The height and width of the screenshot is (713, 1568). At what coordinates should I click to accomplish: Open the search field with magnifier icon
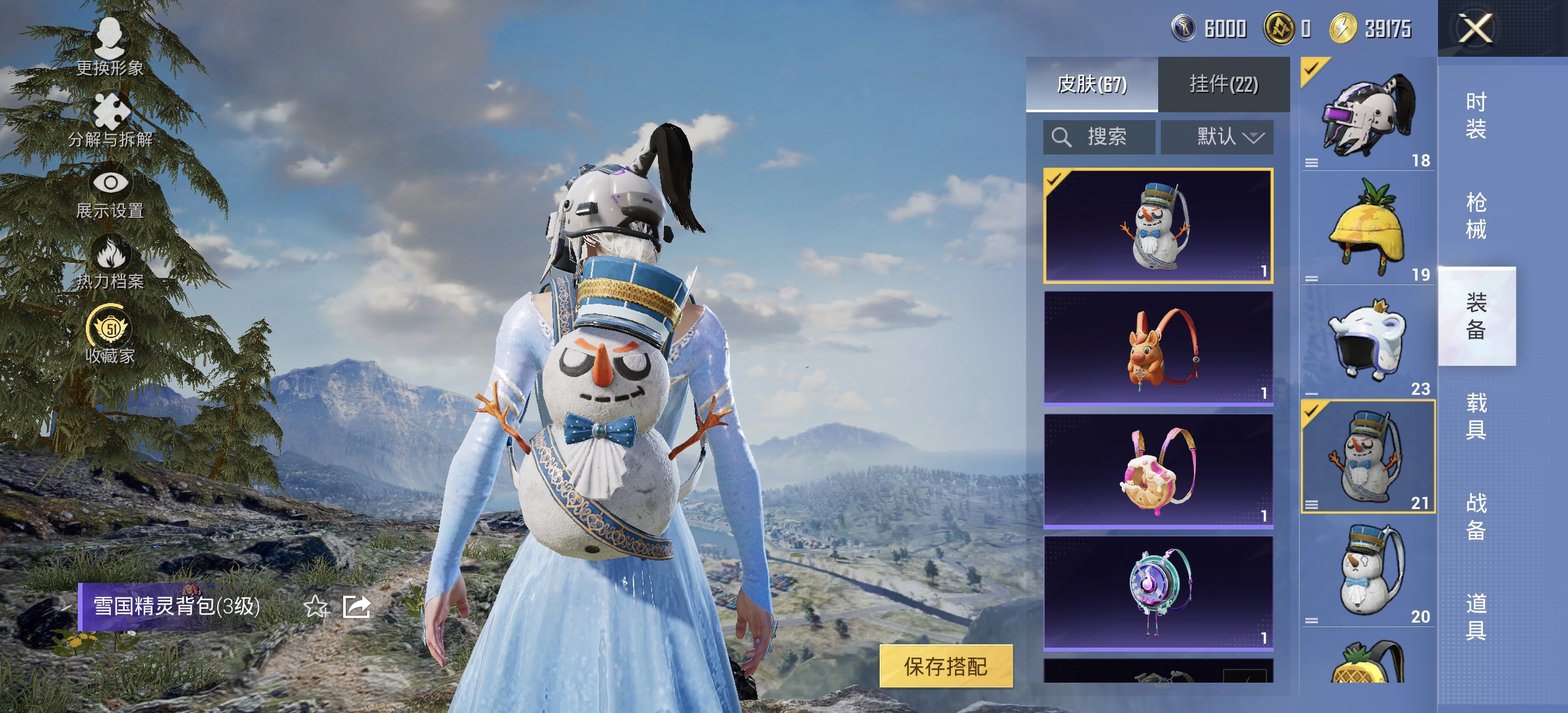pos(1099,137)
